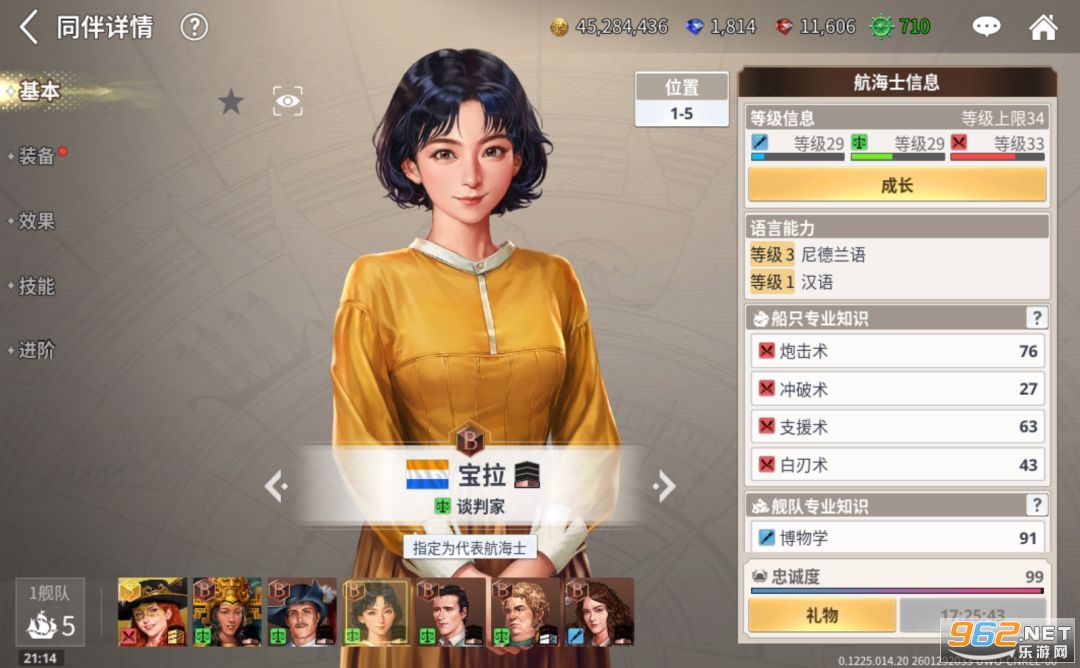Select the 技能 skills tab
The height and width of the screenshot is (668, 1080).
click(x=37, y=286)
